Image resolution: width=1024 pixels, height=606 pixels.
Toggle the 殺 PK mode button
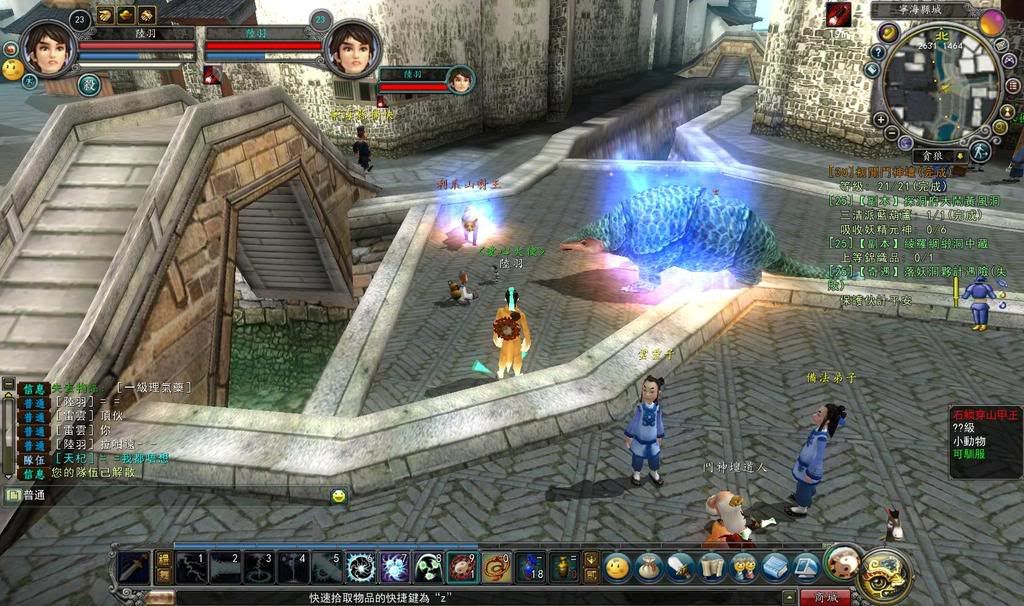pyautogui.click(x=88, y=85)
